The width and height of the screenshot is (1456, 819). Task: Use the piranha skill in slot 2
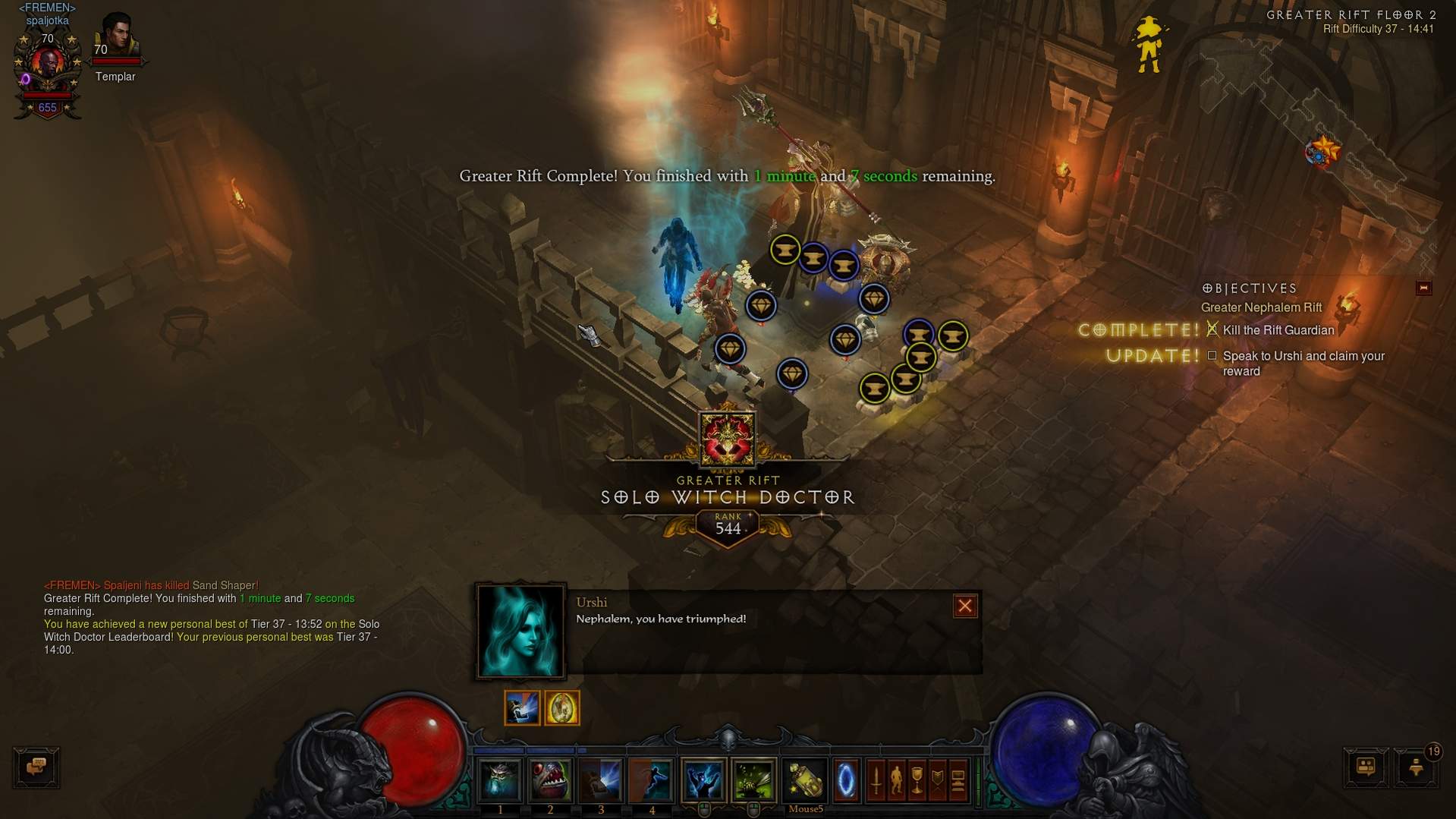pyautogui.click(x=550, y=780)
